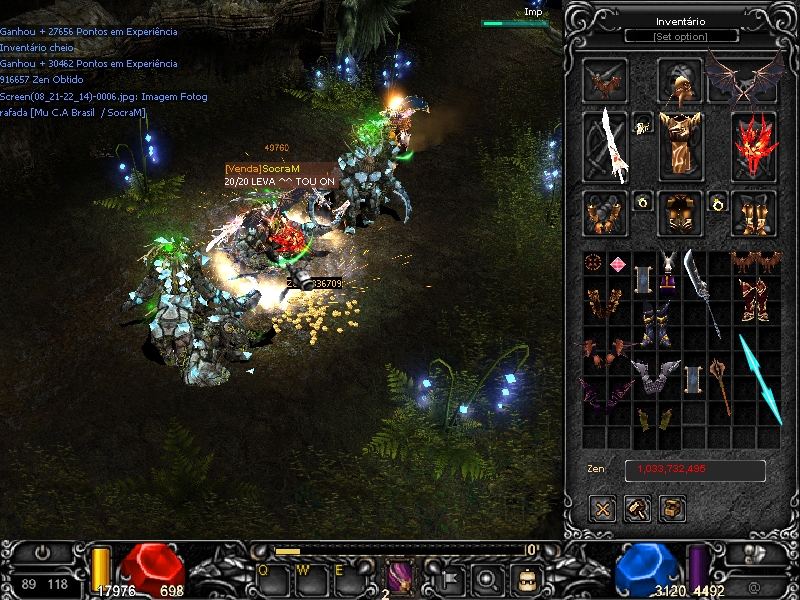Select the equipped helmet slot
The width and height of the screenshot is (800, 600).
(680, 81)
